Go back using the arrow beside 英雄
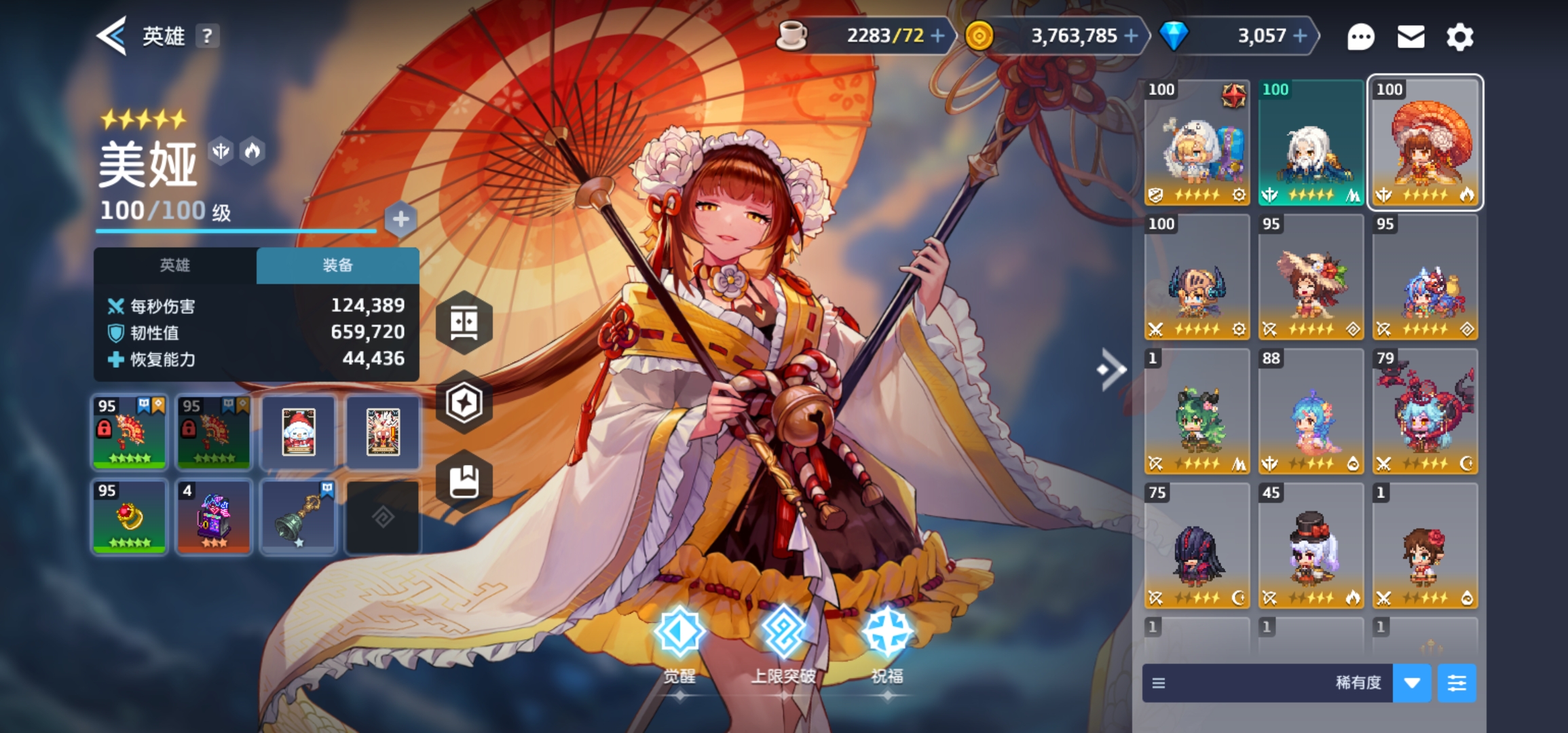This screenshot has width=1568, height=733. (x=112, y=35)
